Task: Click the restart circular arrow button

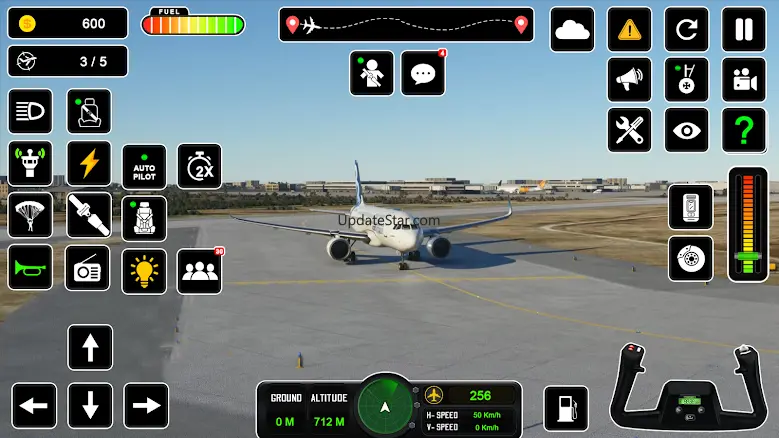Action: [686, 29]
